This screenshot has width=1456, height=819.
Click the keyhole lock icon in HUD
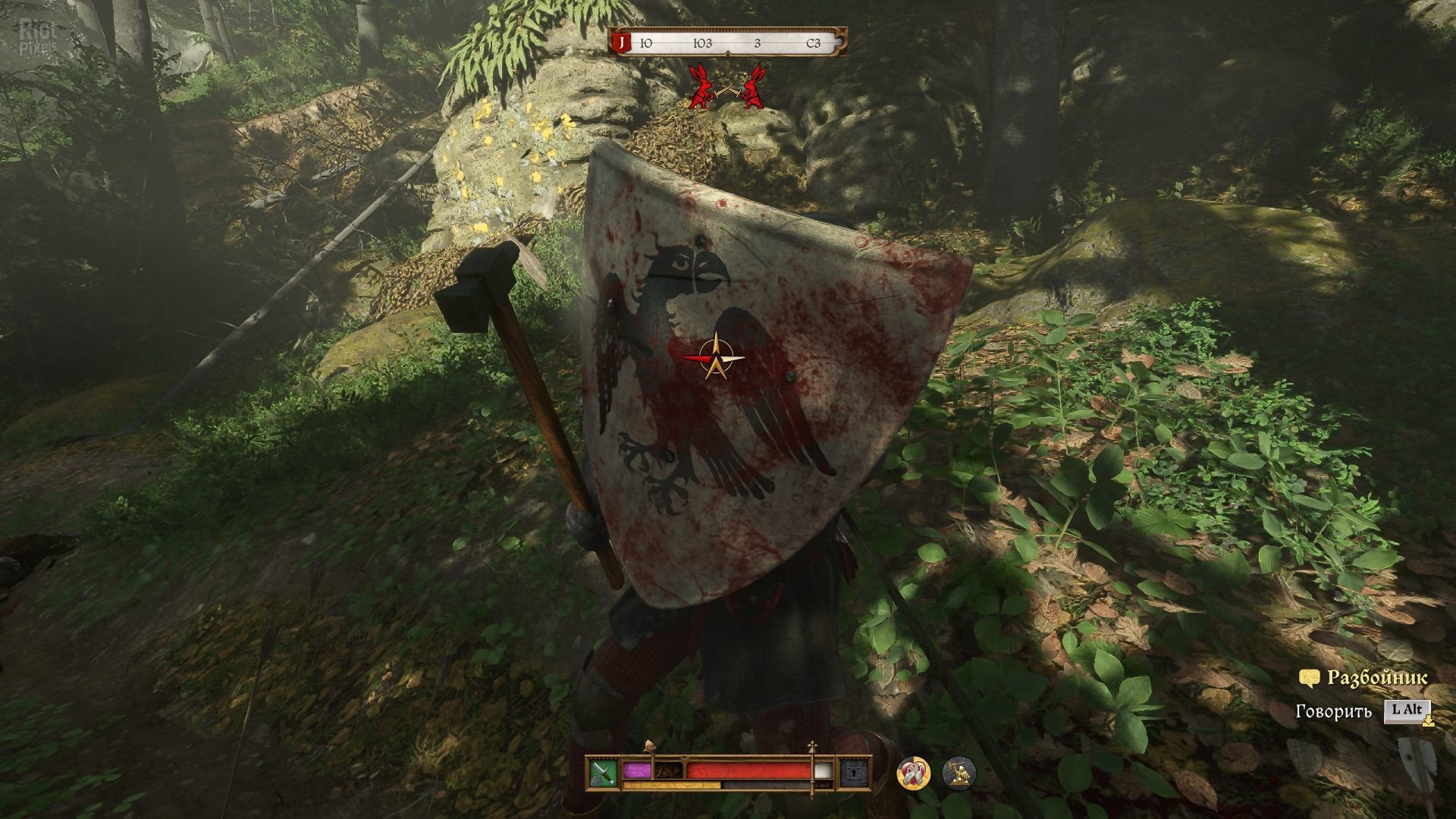click(x=853, y=773)
